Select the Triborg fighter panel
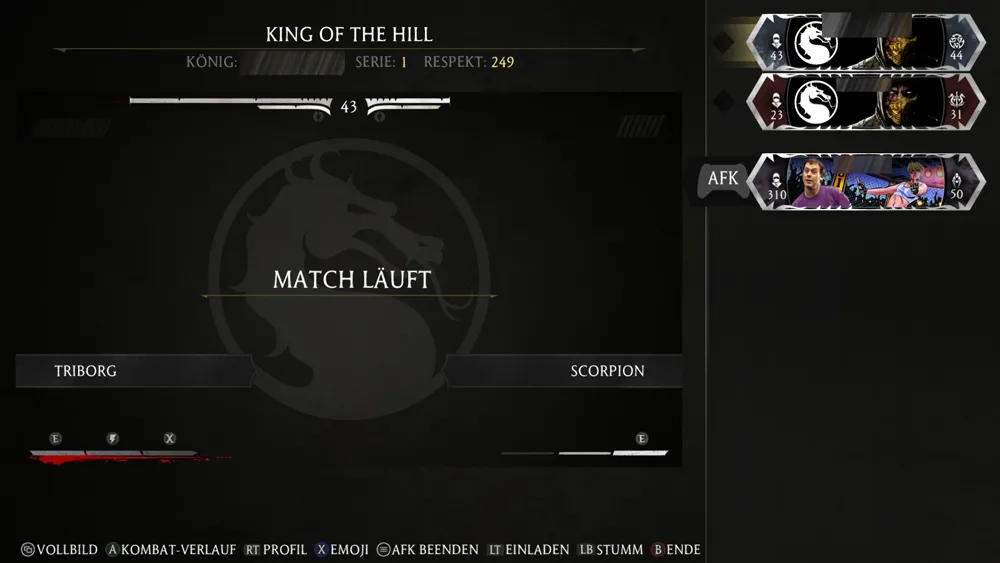The image size is (1000, 563). (x=135, y=371)
